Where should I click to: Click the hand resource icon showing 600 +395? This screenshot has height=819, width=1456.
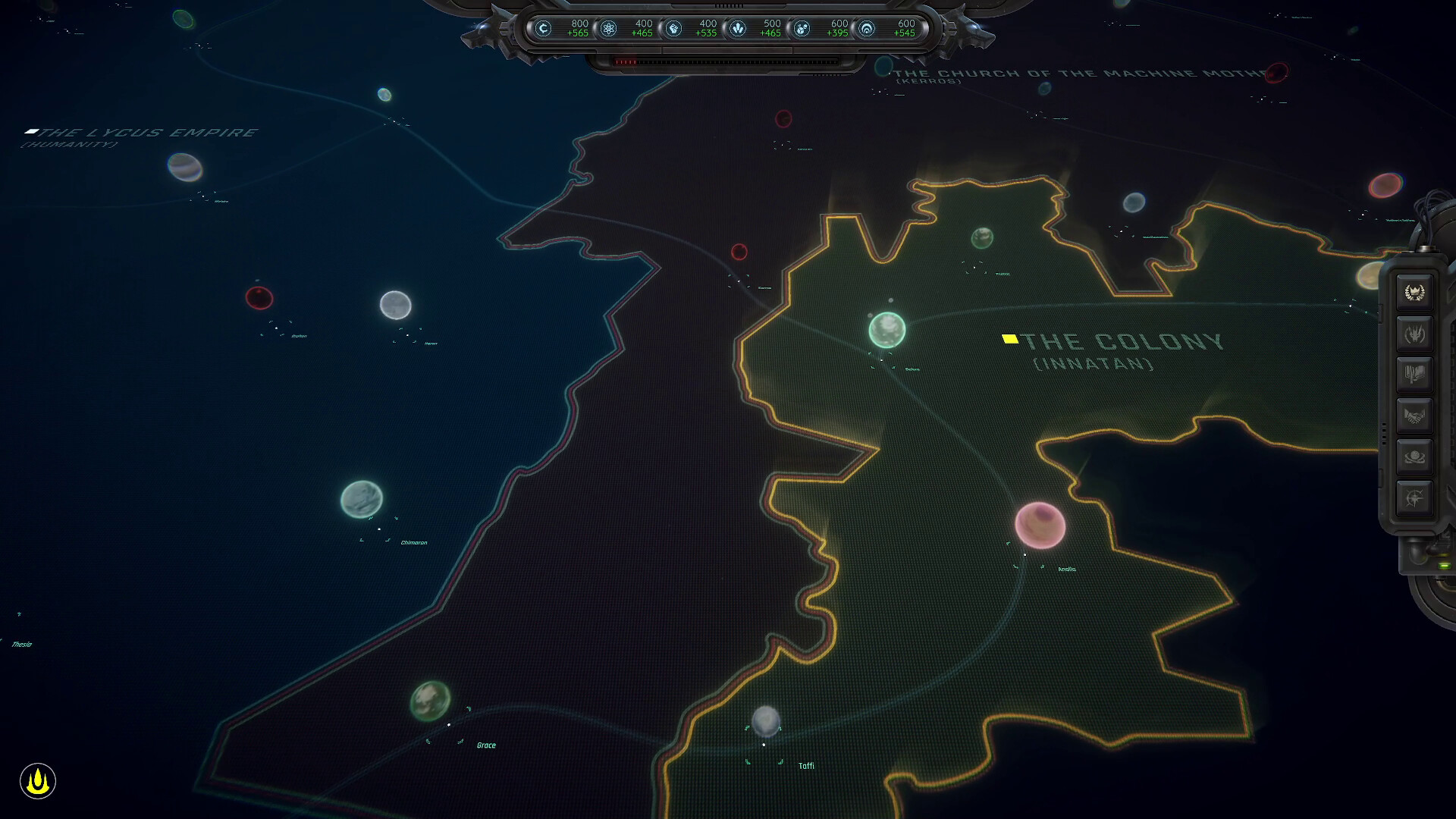pyautogui.click(x=802, y=29)
